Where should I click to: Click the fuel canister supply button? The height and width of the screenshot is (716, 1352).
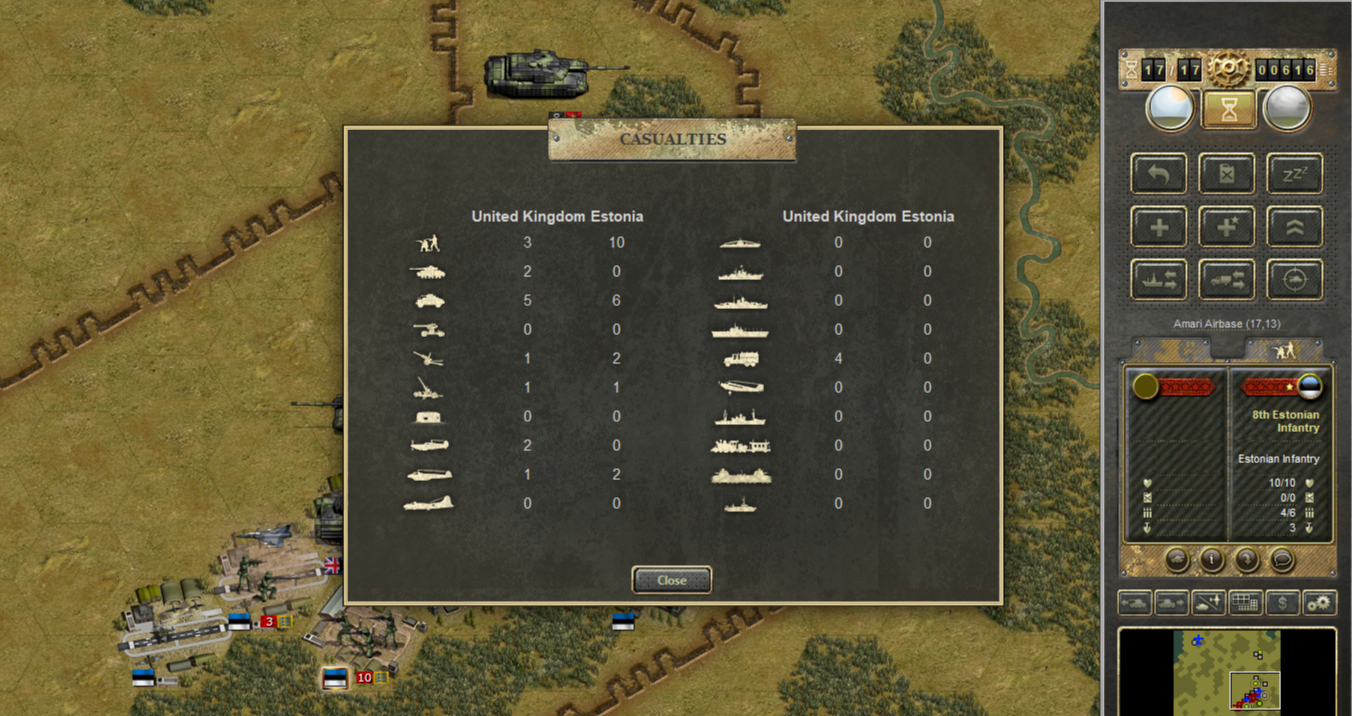(1227, 174)
